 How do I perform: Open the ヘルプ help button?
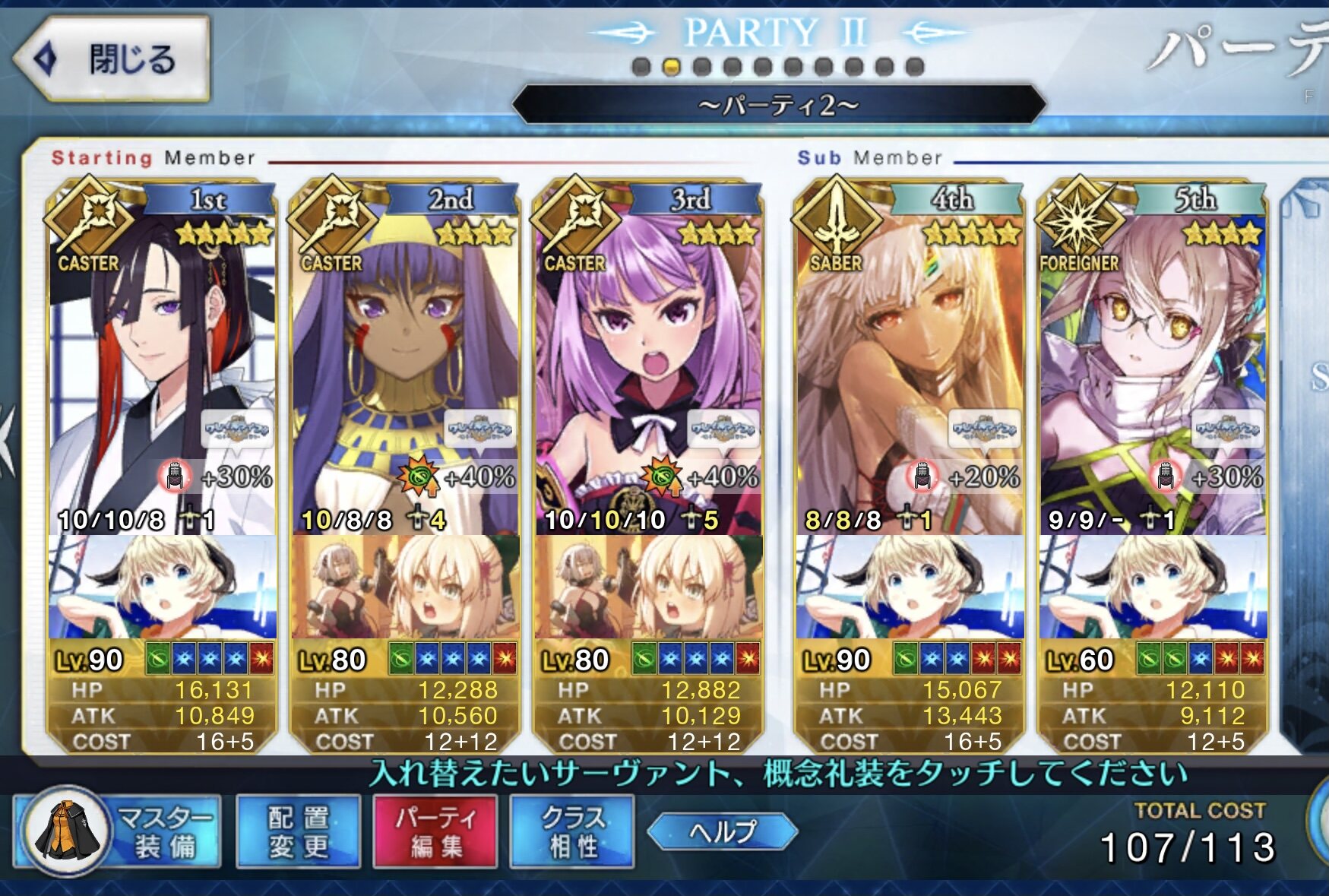tap(723, 831)
